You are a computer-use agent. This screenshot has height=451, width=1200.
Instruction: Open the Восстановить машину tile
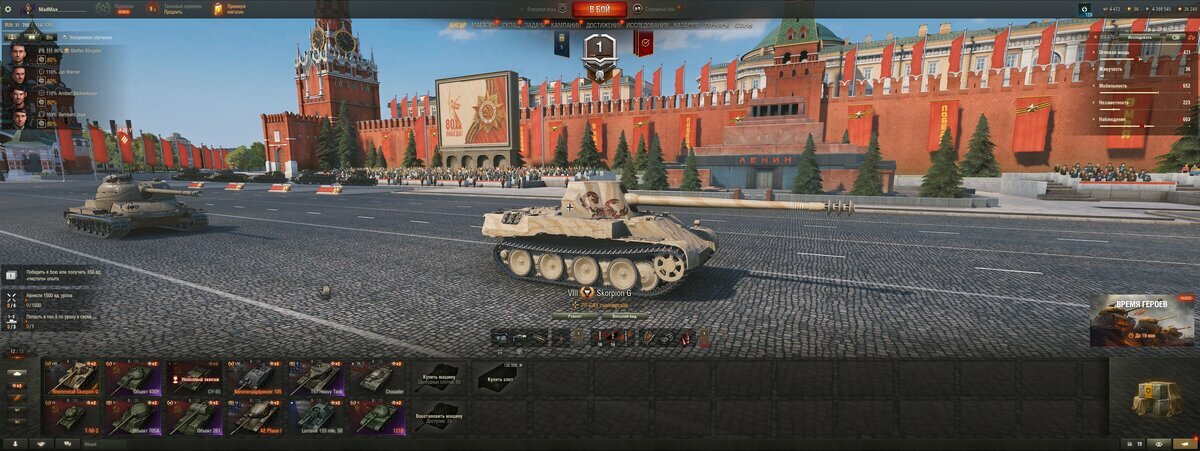[437, 416]
